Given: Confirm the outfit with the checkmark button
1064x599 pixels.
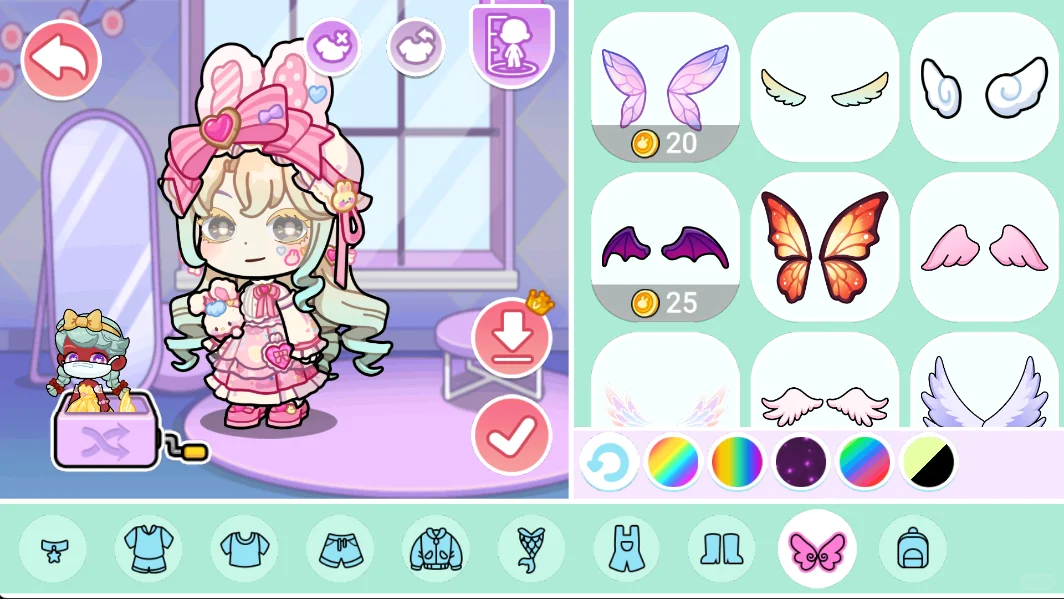Looking at the screenshot, I should pos(511,435).
